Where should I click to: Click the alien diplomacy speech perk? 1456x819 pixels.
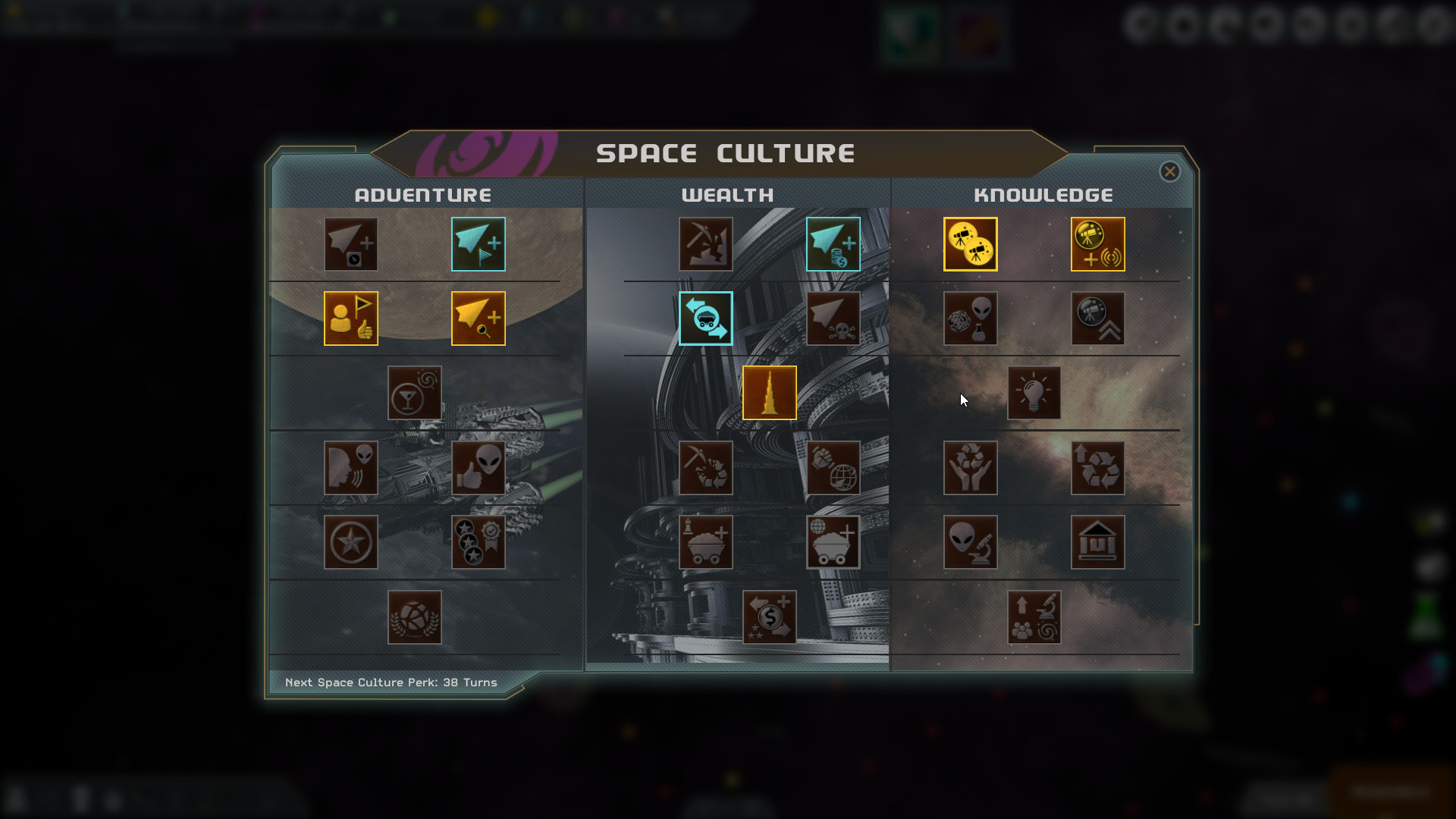(351, 468)
